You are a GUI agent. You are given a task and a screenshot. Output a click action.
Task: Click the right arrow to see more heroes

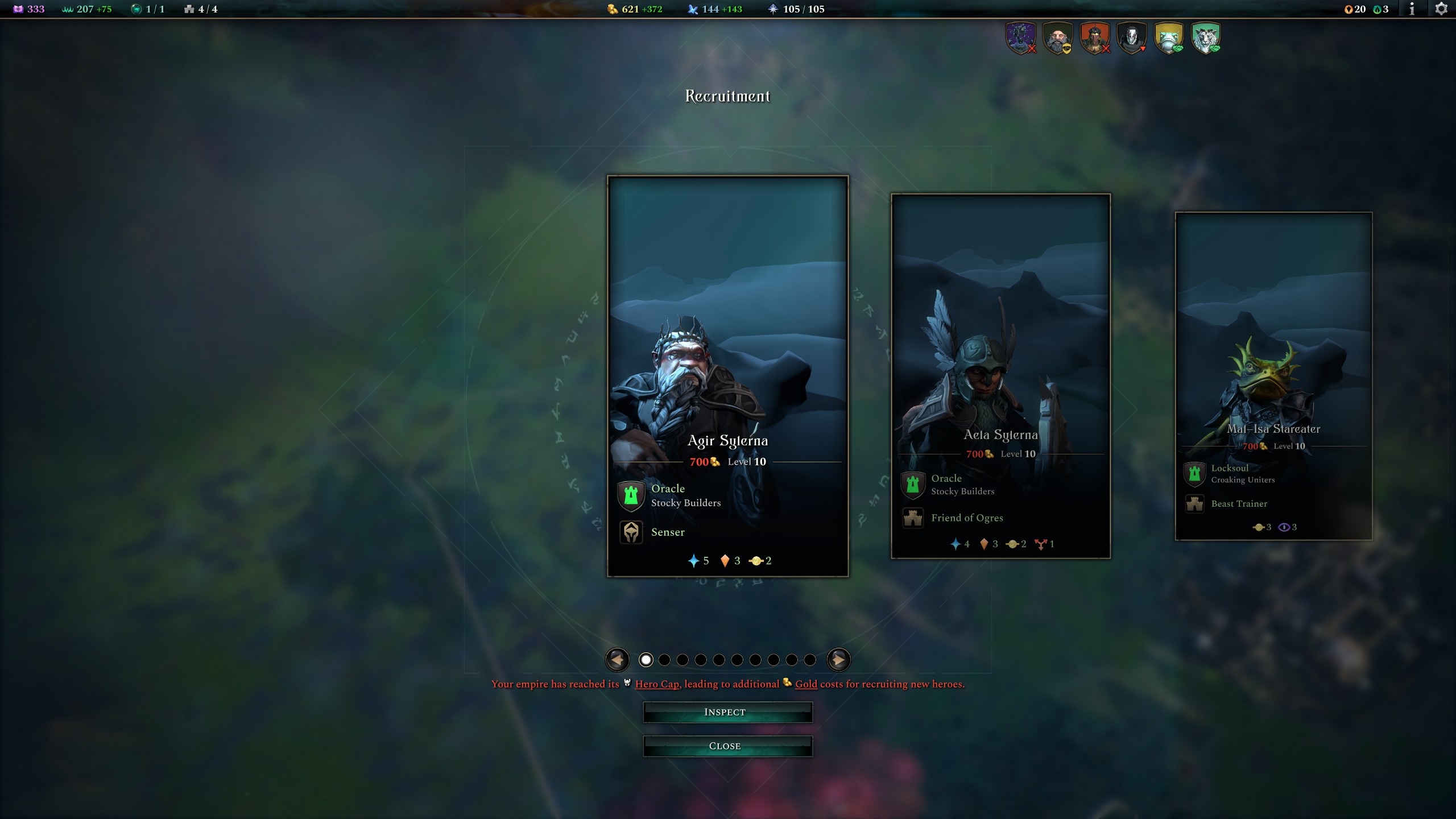click(x=838, y=660)
